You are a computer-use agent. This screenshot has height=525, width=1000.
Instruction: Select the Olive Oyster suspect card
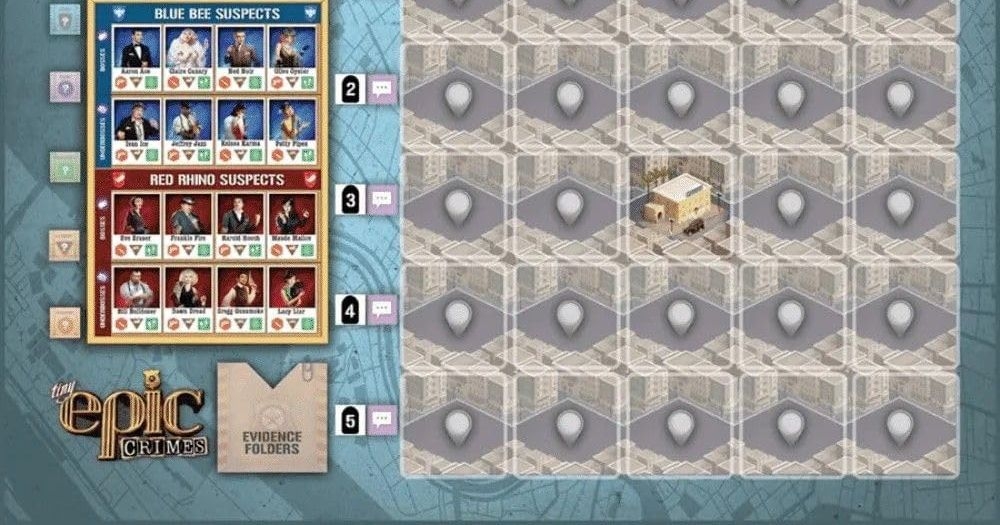291,58
